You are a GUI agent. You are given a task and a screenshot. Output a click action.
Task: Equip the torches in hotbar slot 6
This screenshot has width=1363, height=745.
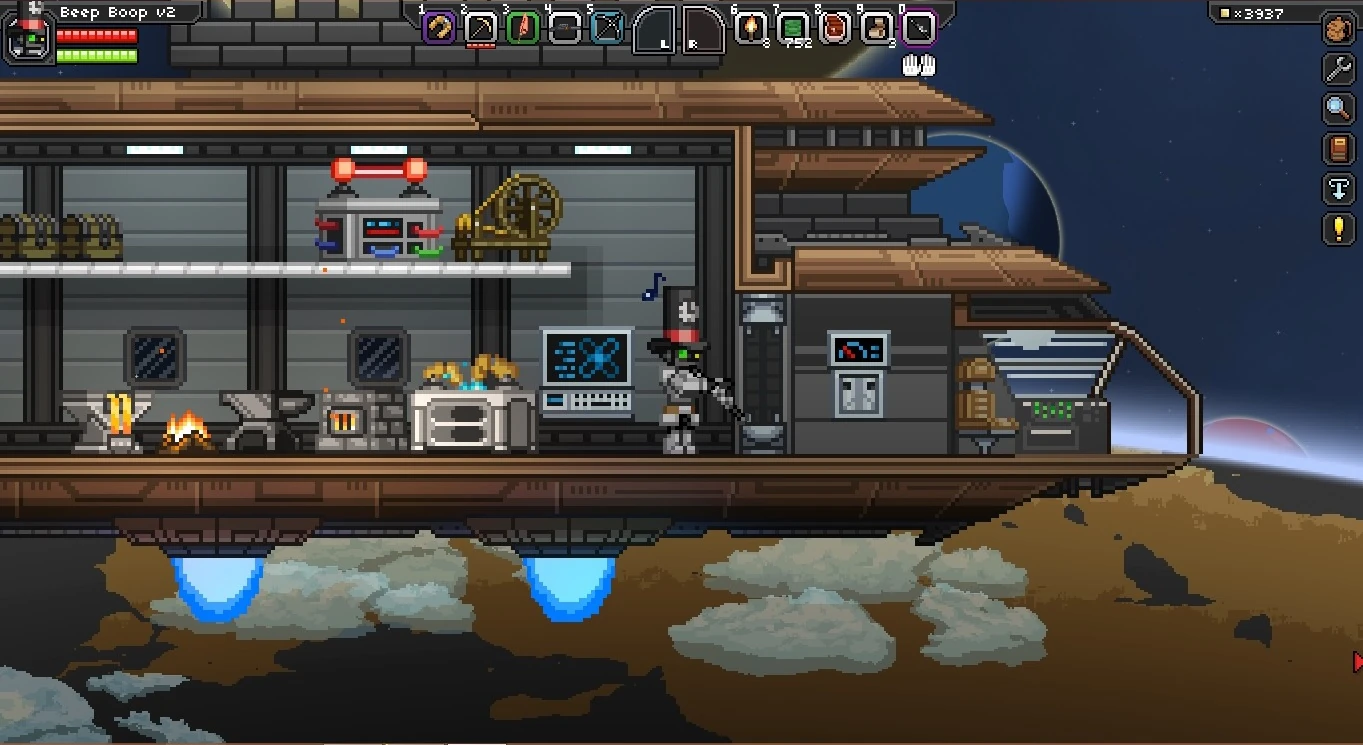[x=752, y=28]
